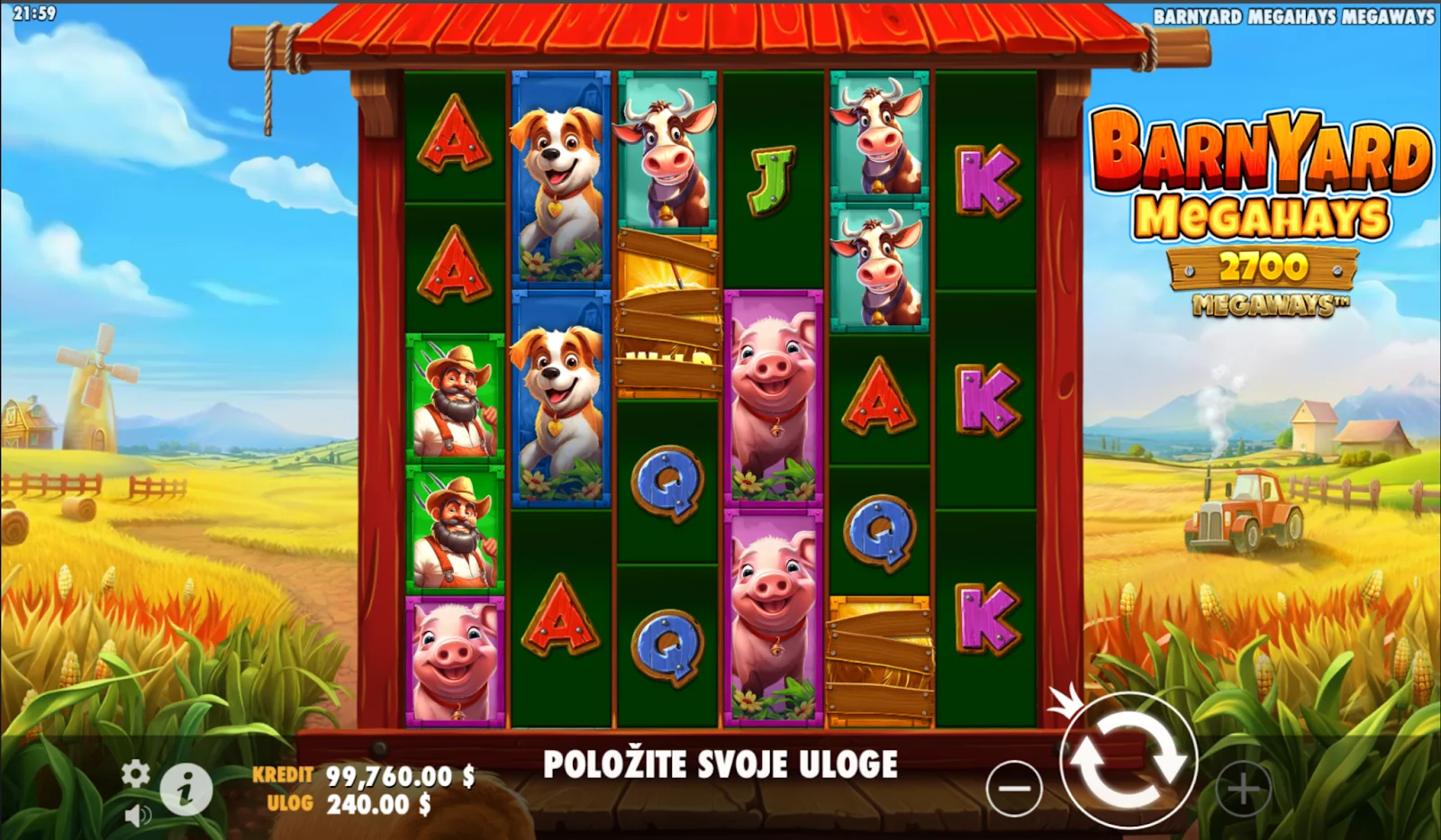1441x840 pixels.
Task: Show the game info paytable
Action: 186,790
